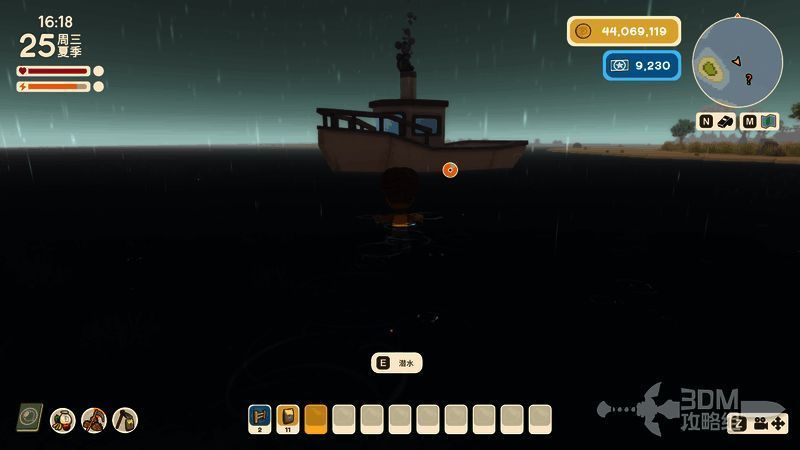This screenshot has width=800, height=450.
Task: Blow the whistle icon below the minimap
Action: [x=726, y=121]
